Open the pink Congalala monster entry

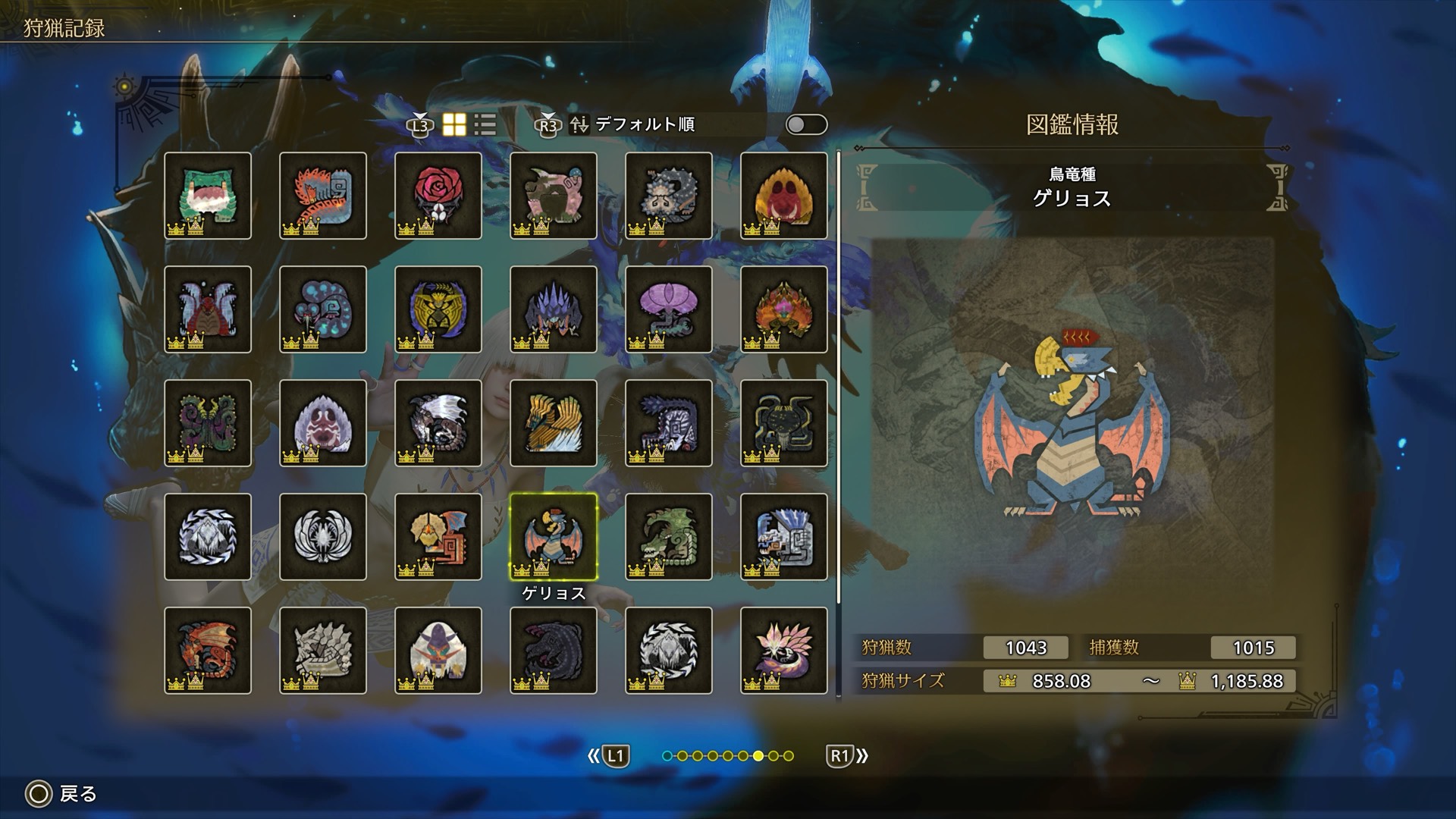click(x=554, y=196)
